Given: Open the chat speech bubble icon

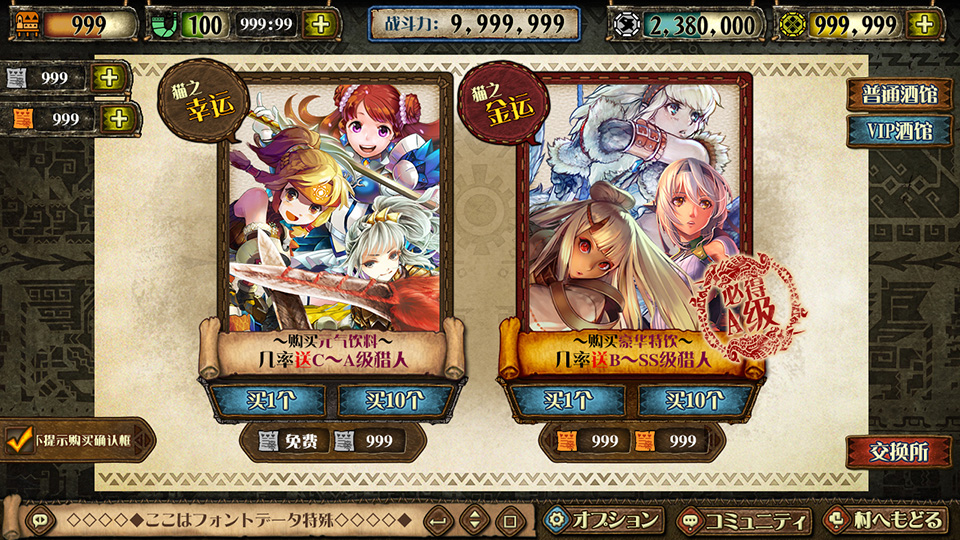Looking at the screenshot, I should [39, 520].
